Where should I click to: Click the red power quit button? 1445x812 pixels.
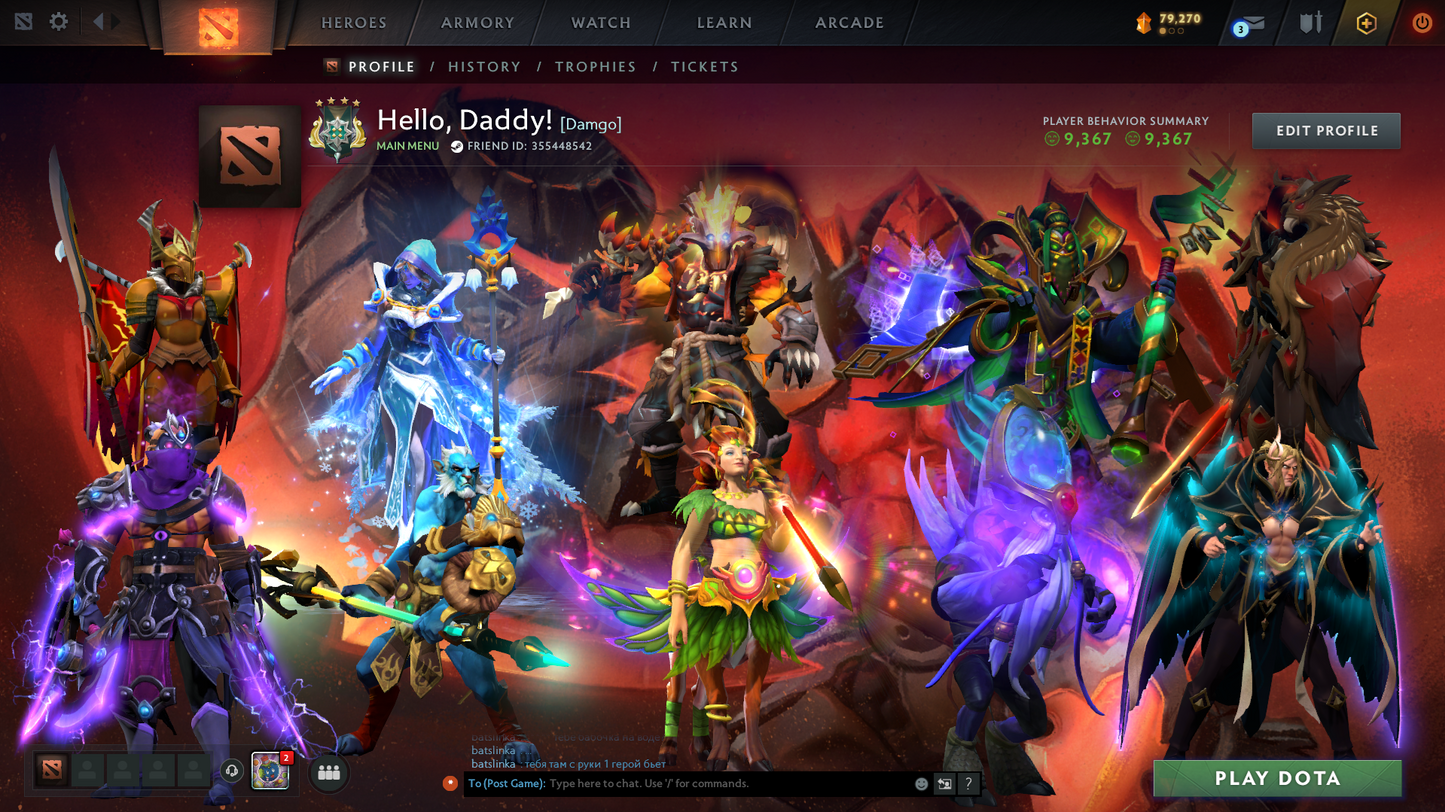[x=1421, y=23]
